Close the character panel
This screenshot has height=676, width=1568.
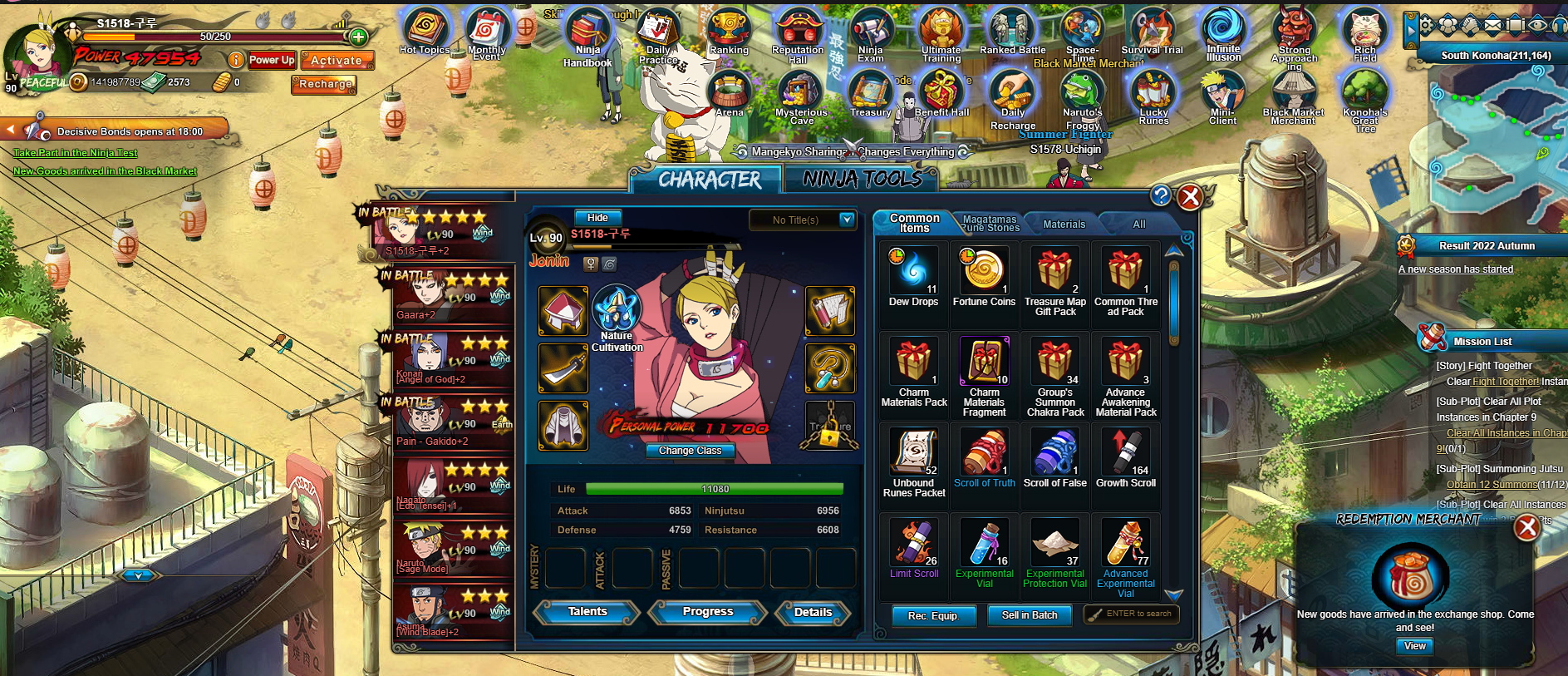coord(1190,197)
